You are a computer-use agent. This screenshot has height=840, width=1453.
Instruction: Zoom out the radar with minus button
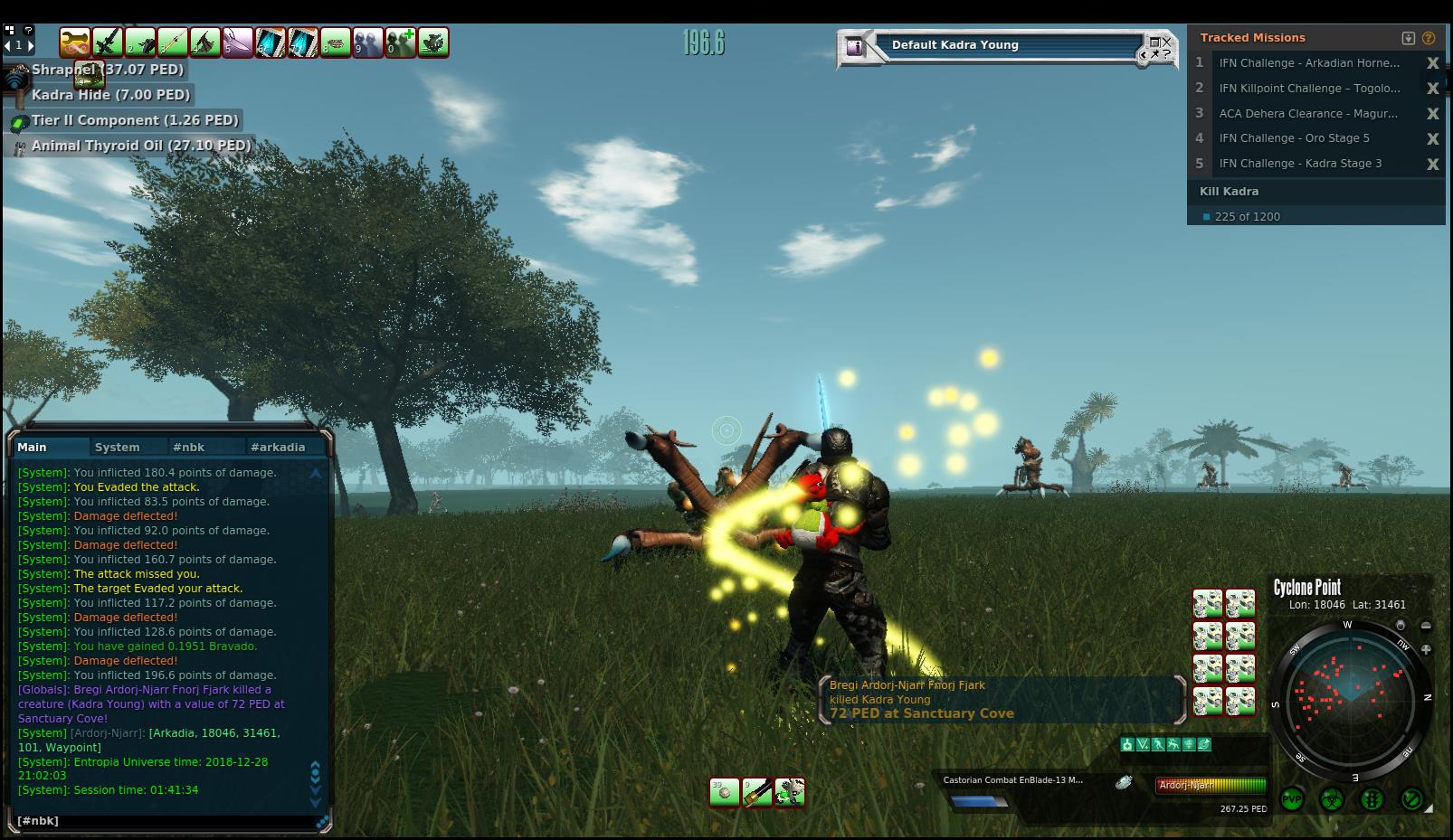pos(1426,626)
